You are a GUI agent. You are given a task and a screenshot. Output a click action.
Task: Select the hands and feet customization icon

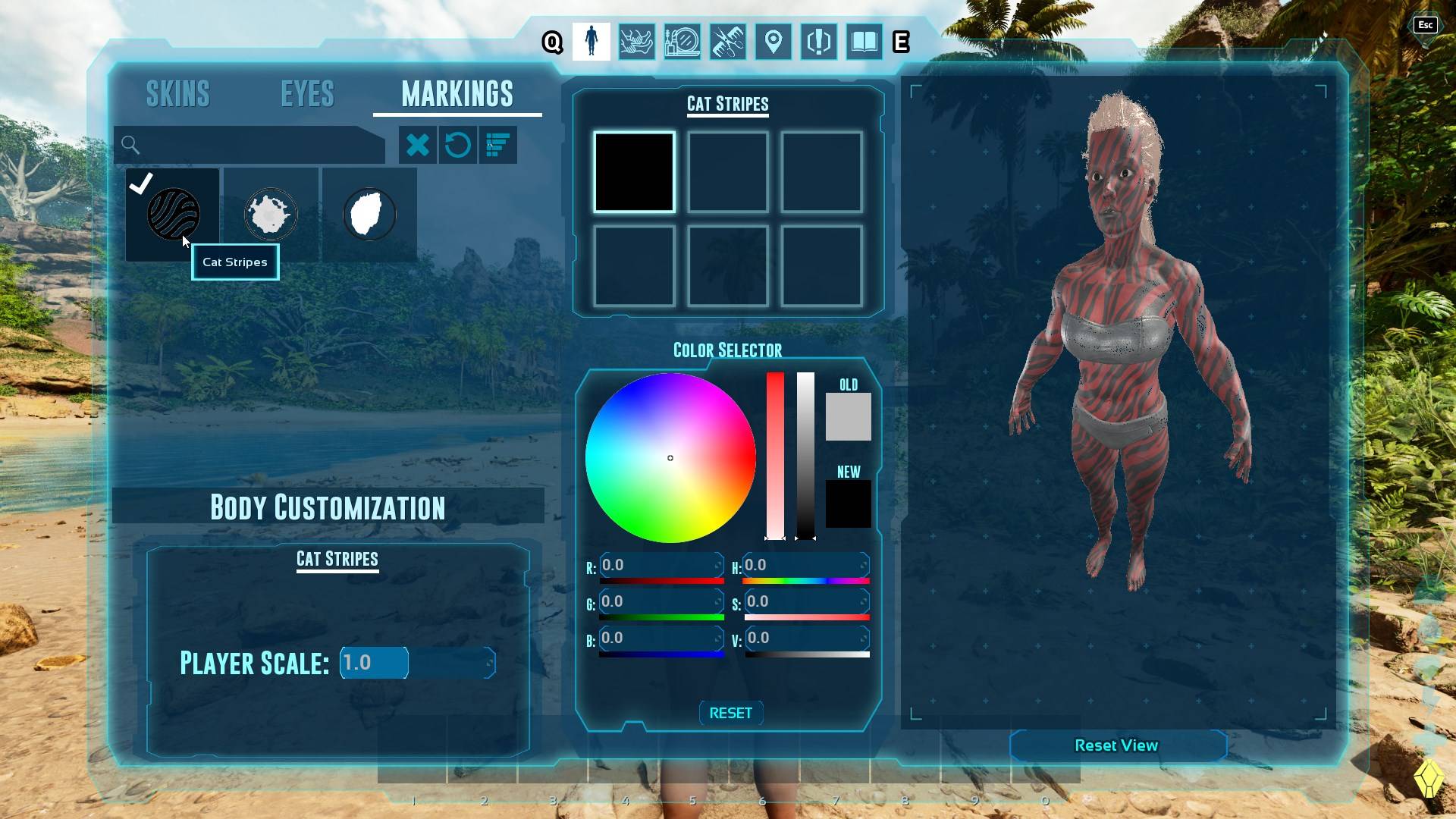pos(637,42)
